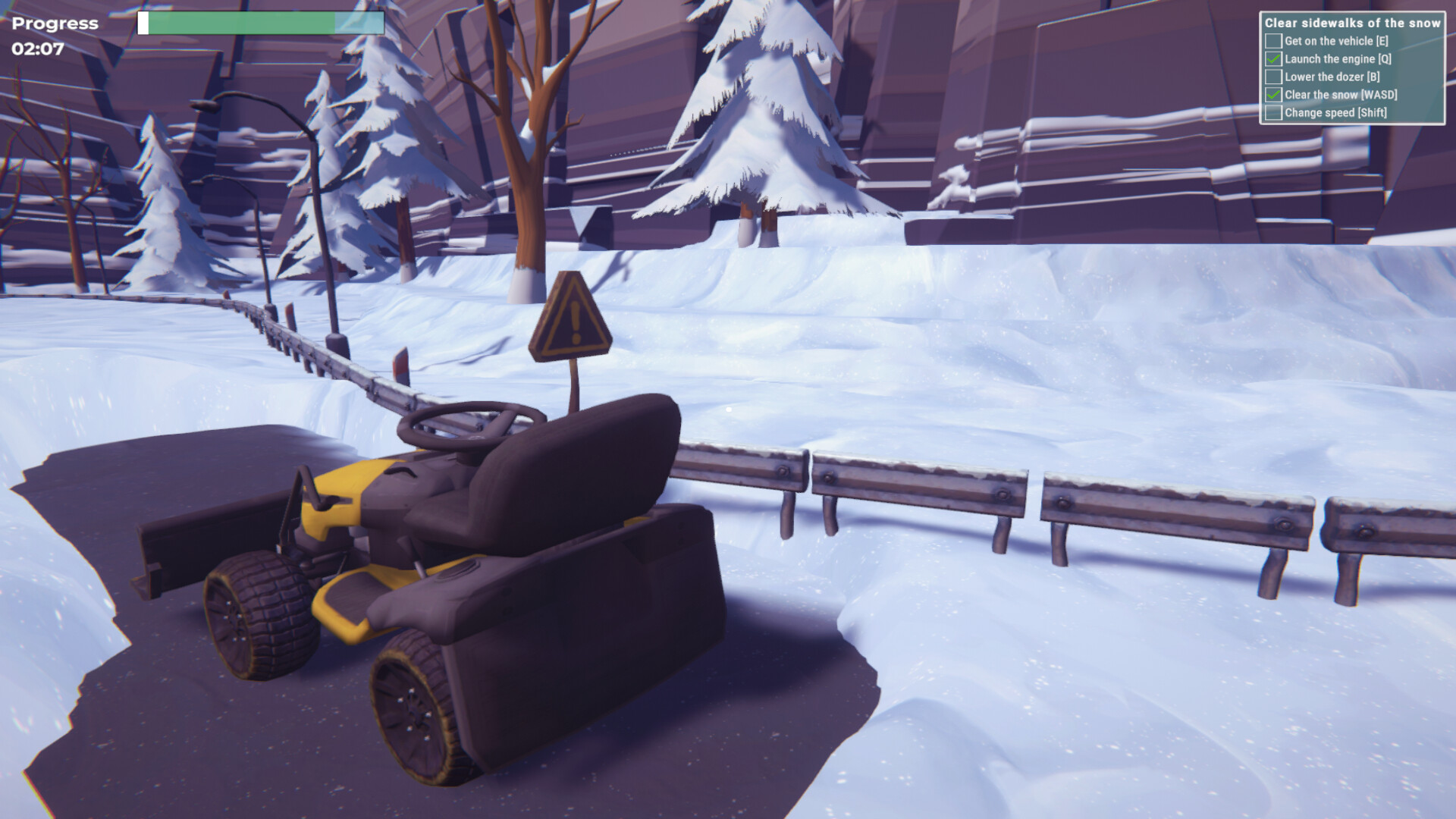The height and width of the screenshot is (819, 1456).
Task: Check the Lower the dozer checkbox
Action: pyautogui.click(x=1272, y=77)
